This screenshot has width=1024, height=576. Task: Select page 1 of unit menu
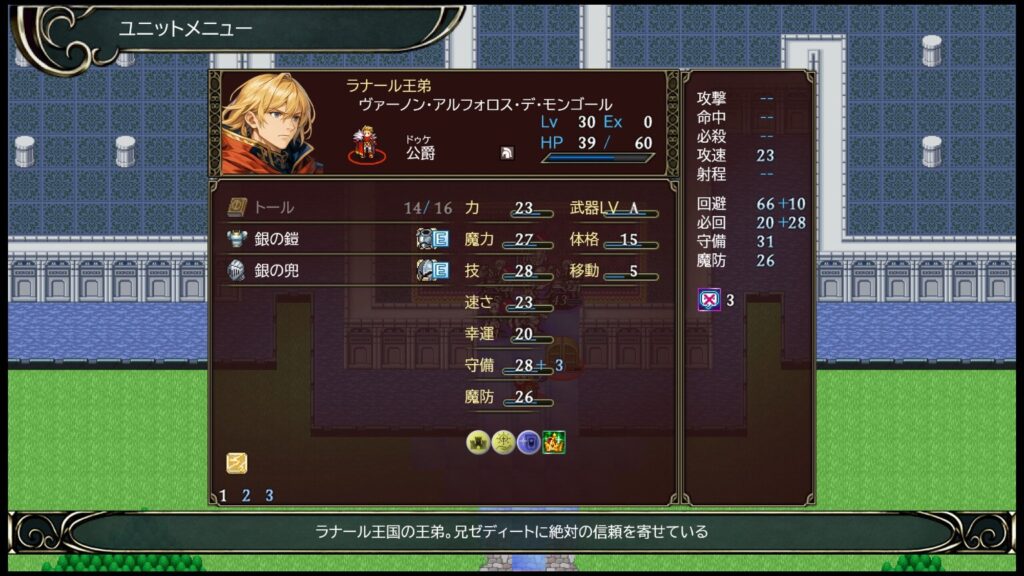click(223, 495)
